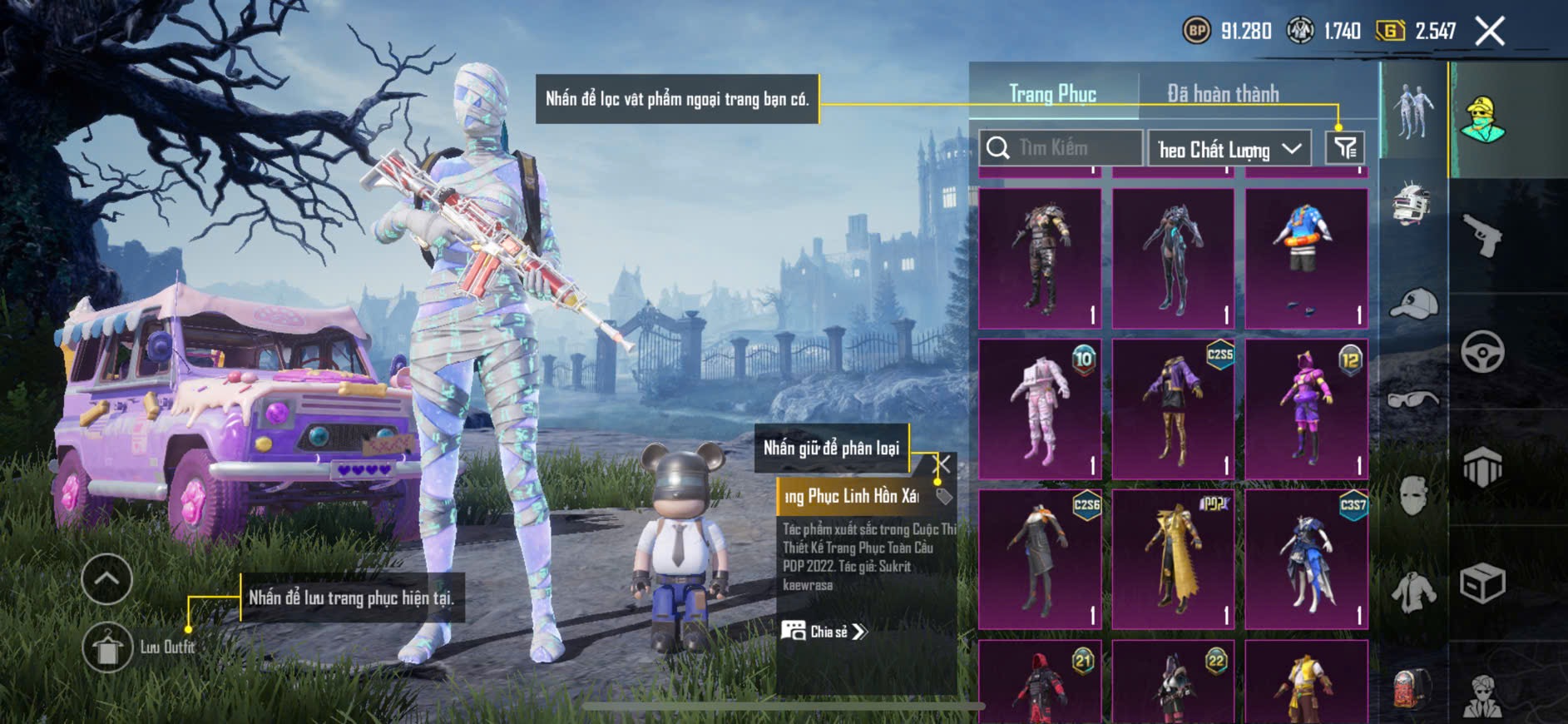Open the Đã hoàn thành tab

tap(1223, 94)
